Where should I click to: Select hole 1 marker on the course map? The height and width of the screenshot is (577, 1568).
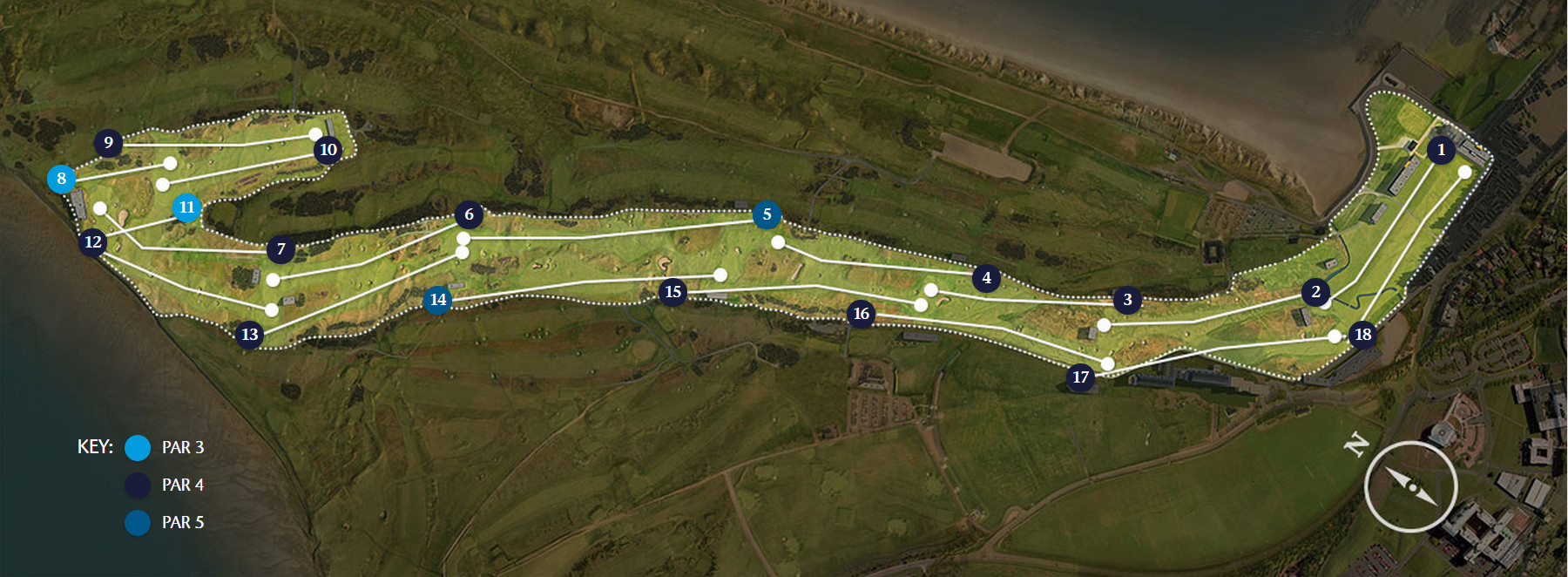[1441, 150]
